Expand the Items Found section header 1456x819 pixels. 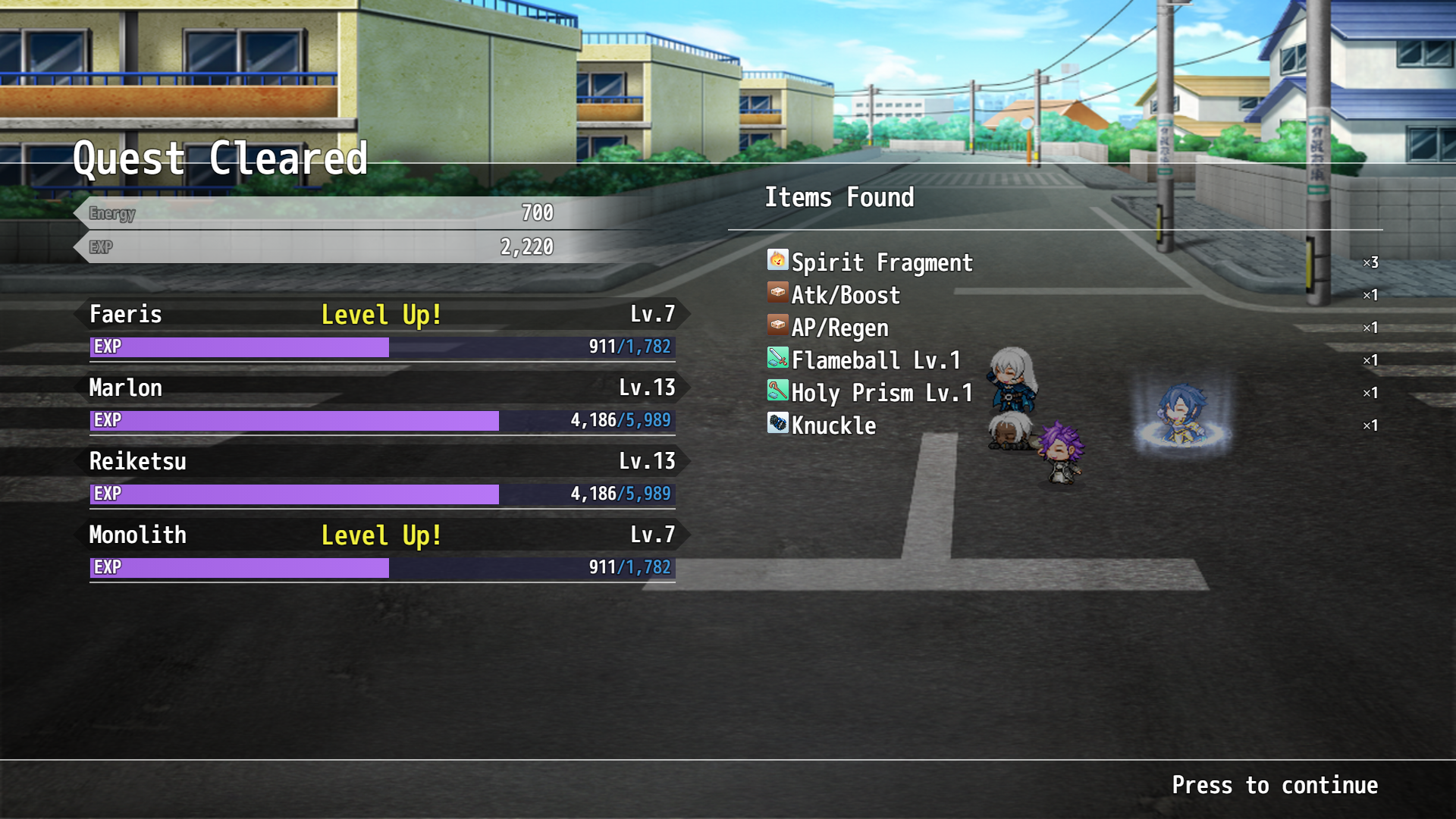[x=839, y=197]
